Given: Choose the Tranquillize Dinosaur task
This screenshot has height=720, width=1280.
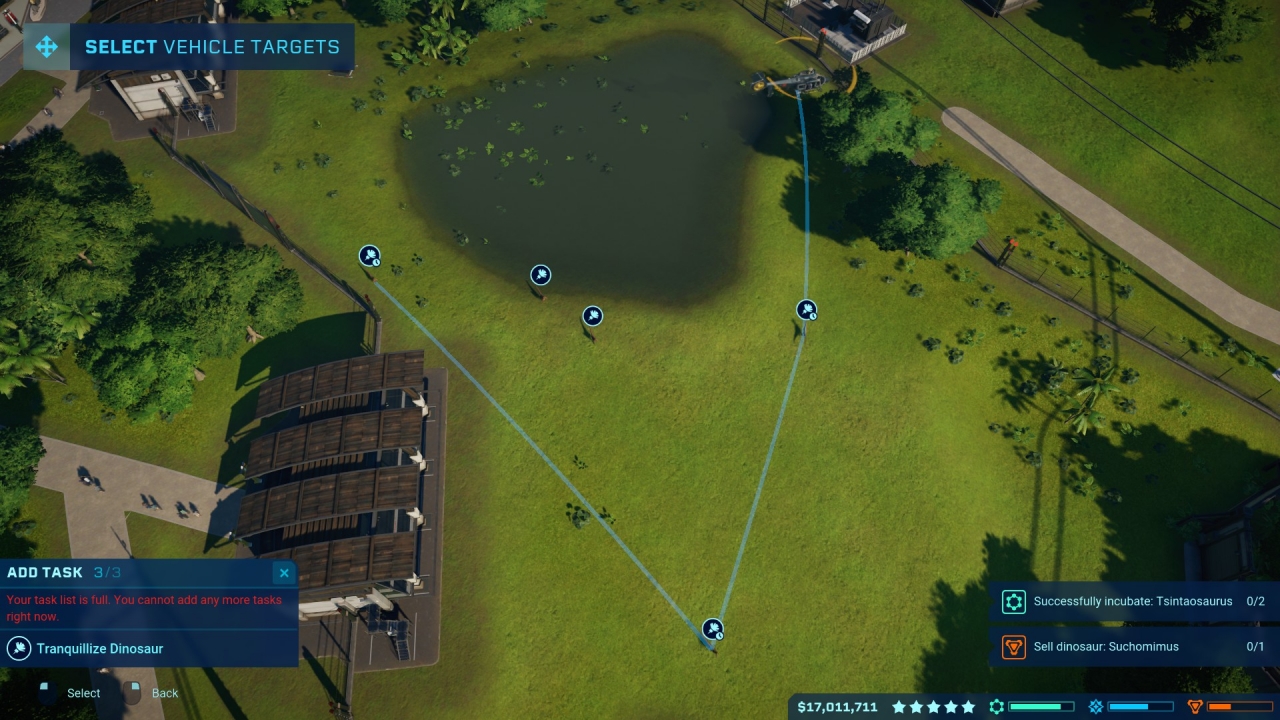Looking at the screenshot, I should [100, 649].
